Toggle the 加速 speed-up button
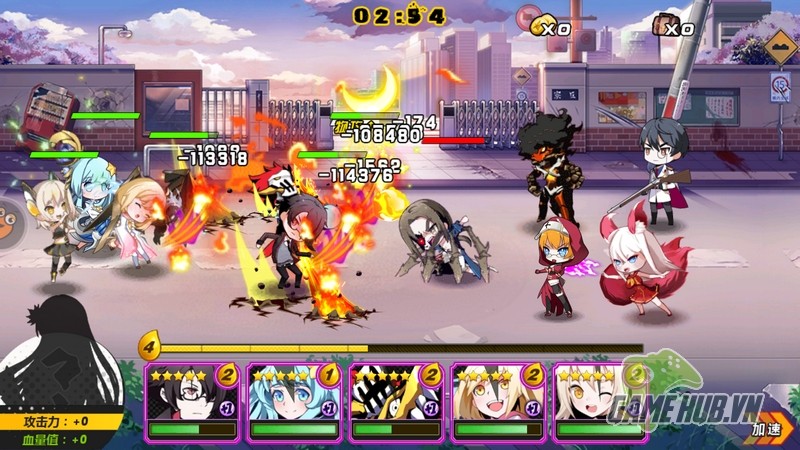800x450 pixels. point(768,428)
